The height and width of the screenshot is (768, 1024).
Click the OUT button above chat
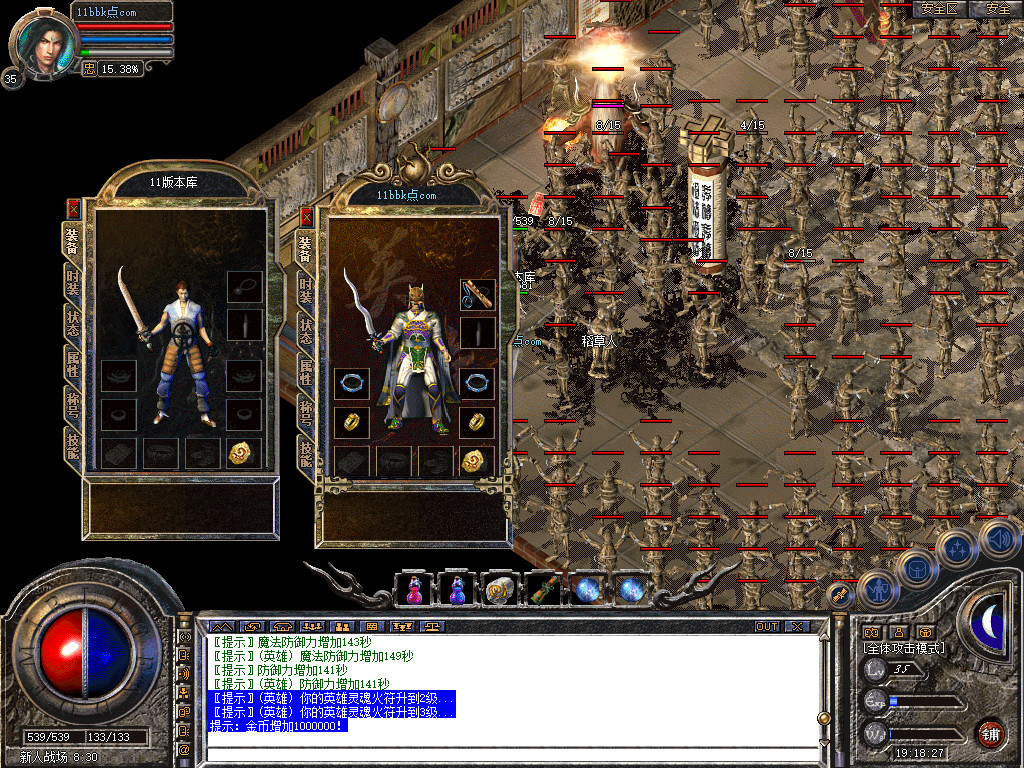(766, 626)
